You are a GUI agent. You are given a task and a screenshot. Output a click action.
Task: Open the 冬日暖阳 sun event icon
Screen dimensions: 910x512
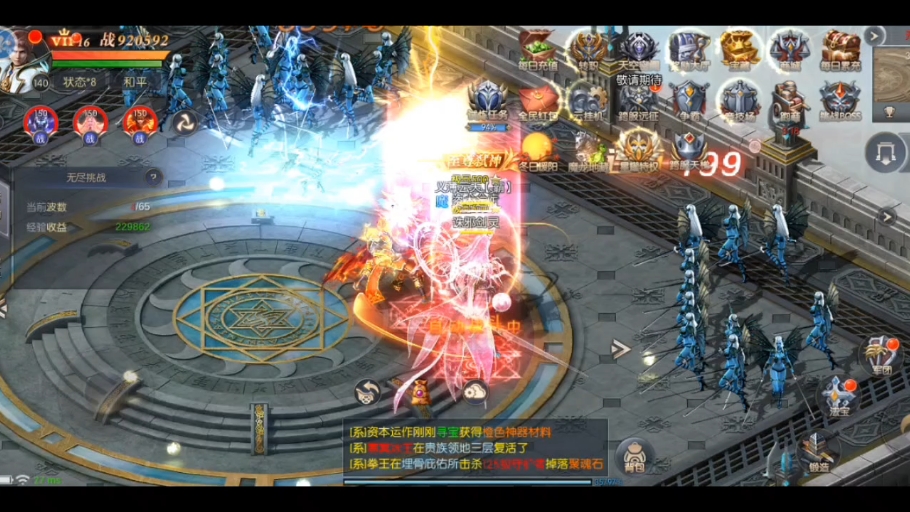tap(537, 152)
